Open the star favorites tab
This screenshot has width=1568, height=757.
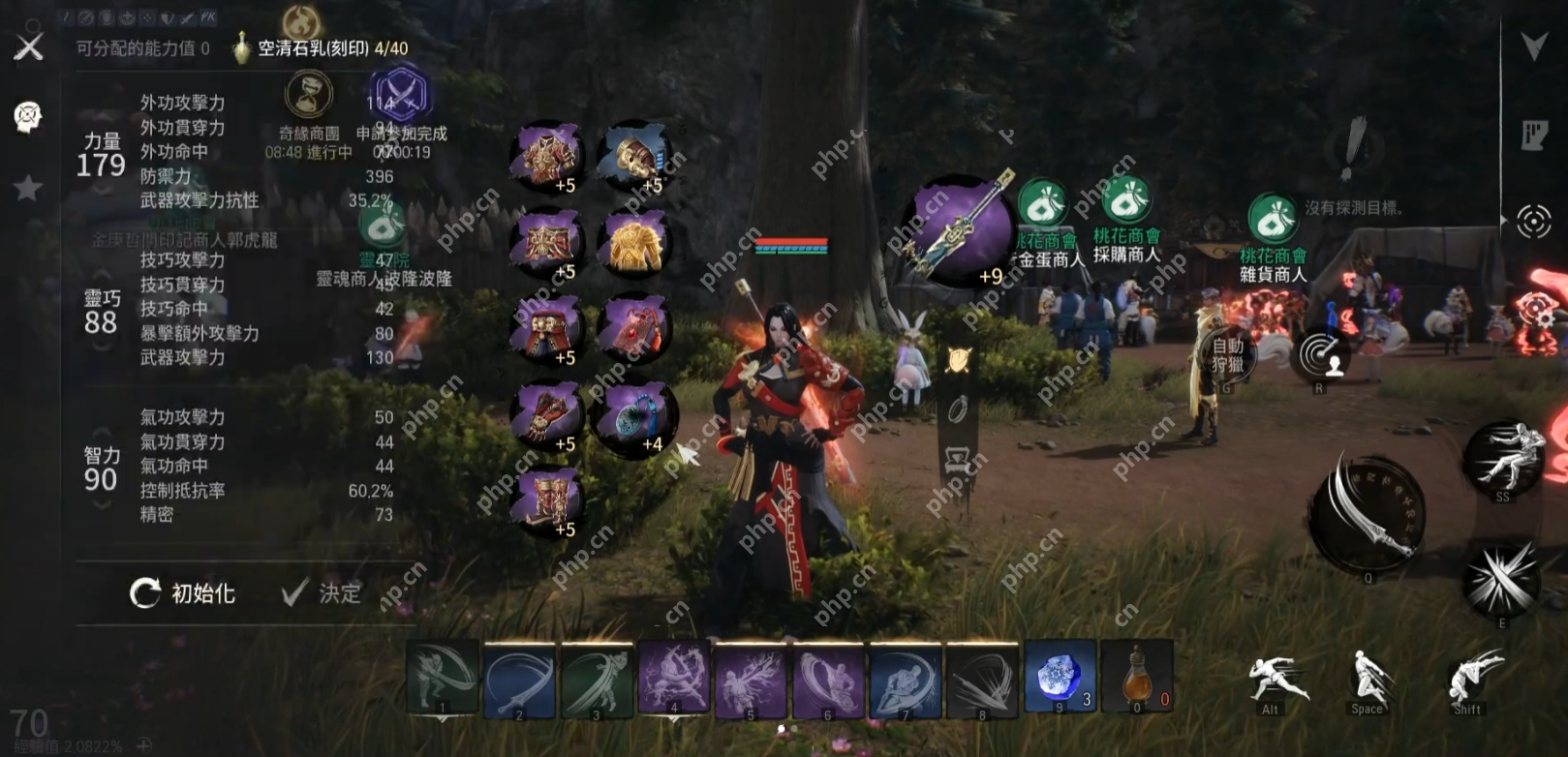click(x=28, y=188)
